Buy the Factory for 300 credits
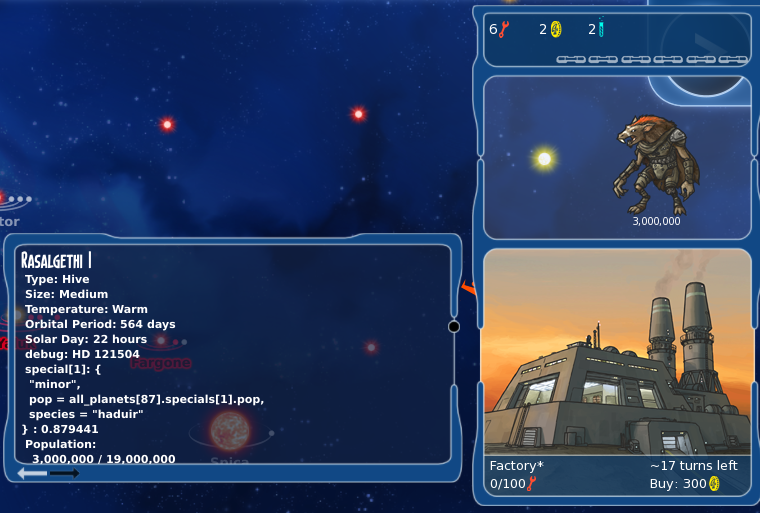The image size is (760, 513). pos(686,484)
